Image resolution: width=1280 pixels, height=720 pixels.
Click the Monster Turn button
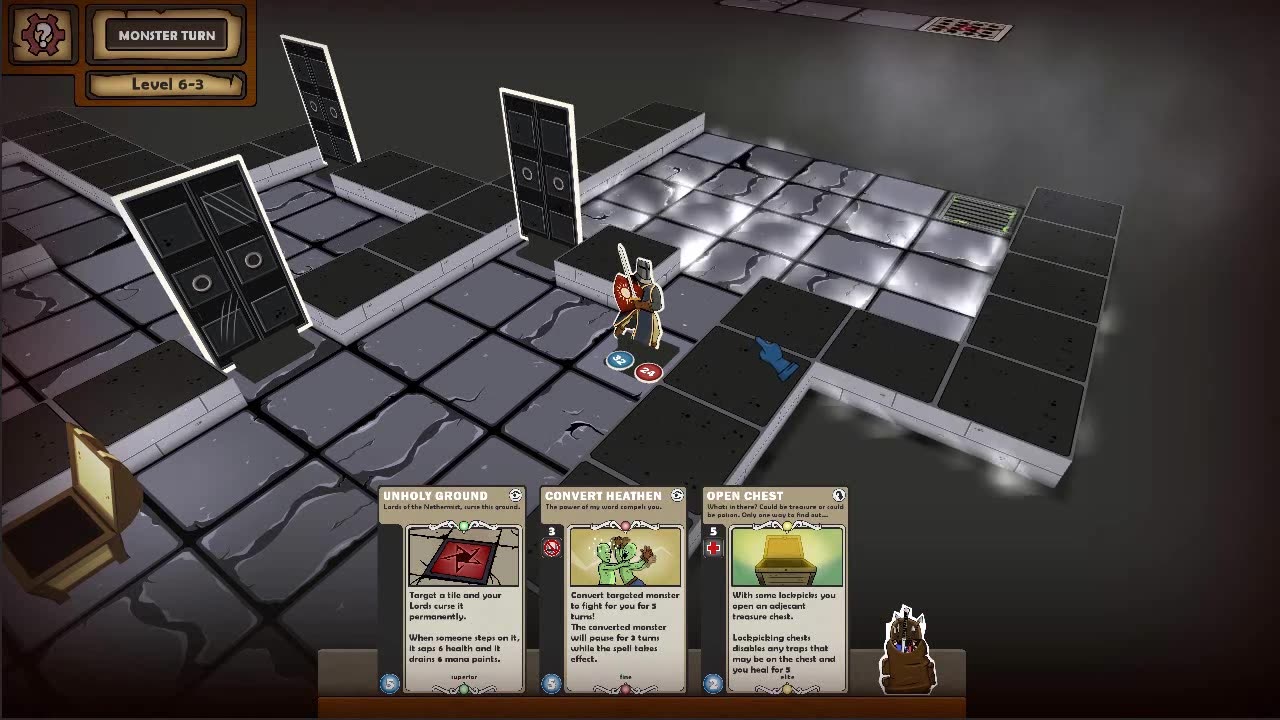pyautogui.click(x=166, y=36)
